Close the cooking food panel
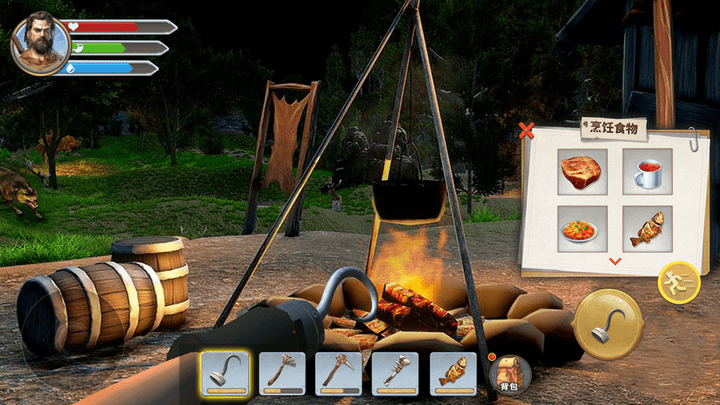 [527, 130]
